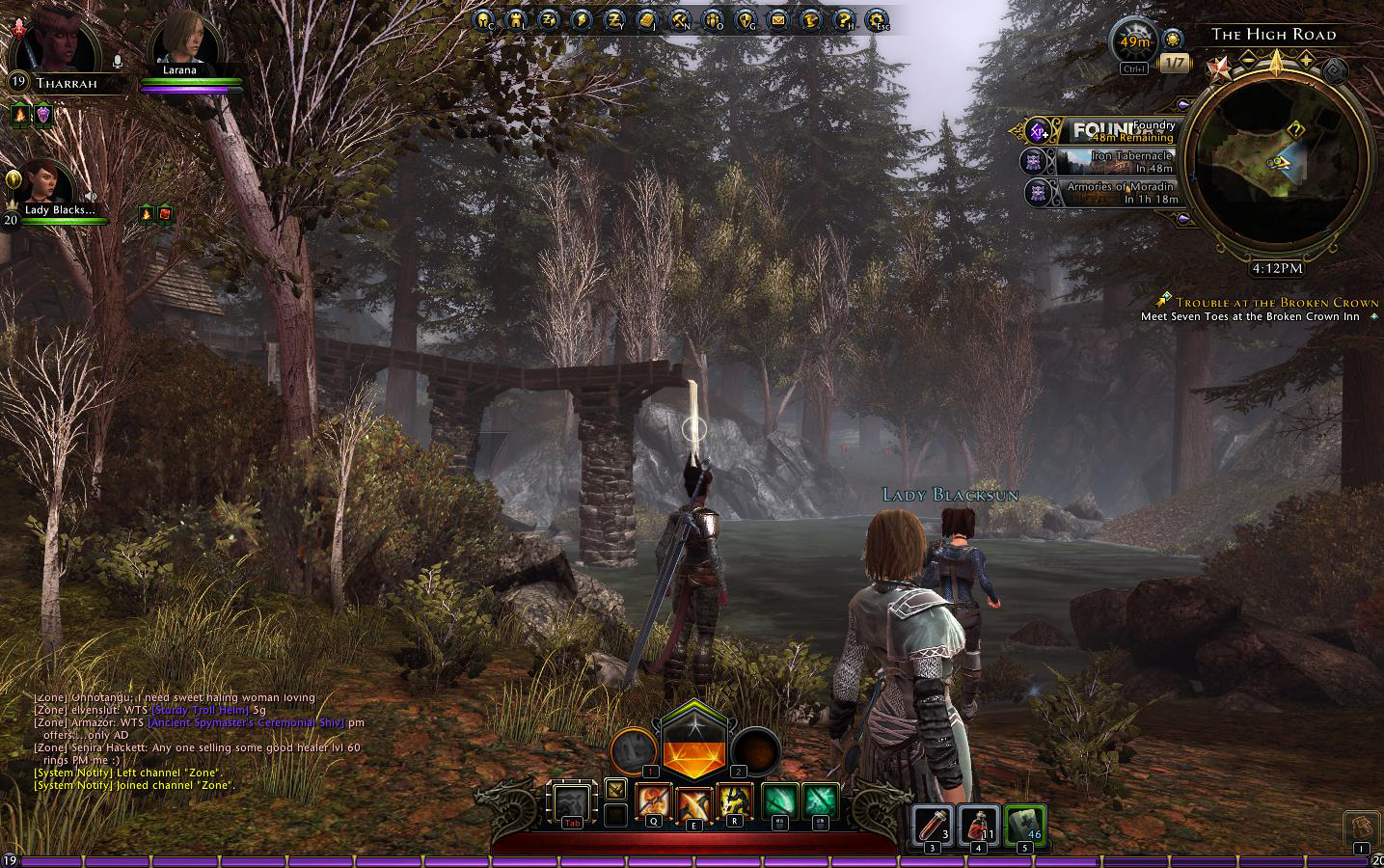Track Trouble at the Broken Crown quest
This screenshot has width=1384, height=868.
tap(1276, 302)
